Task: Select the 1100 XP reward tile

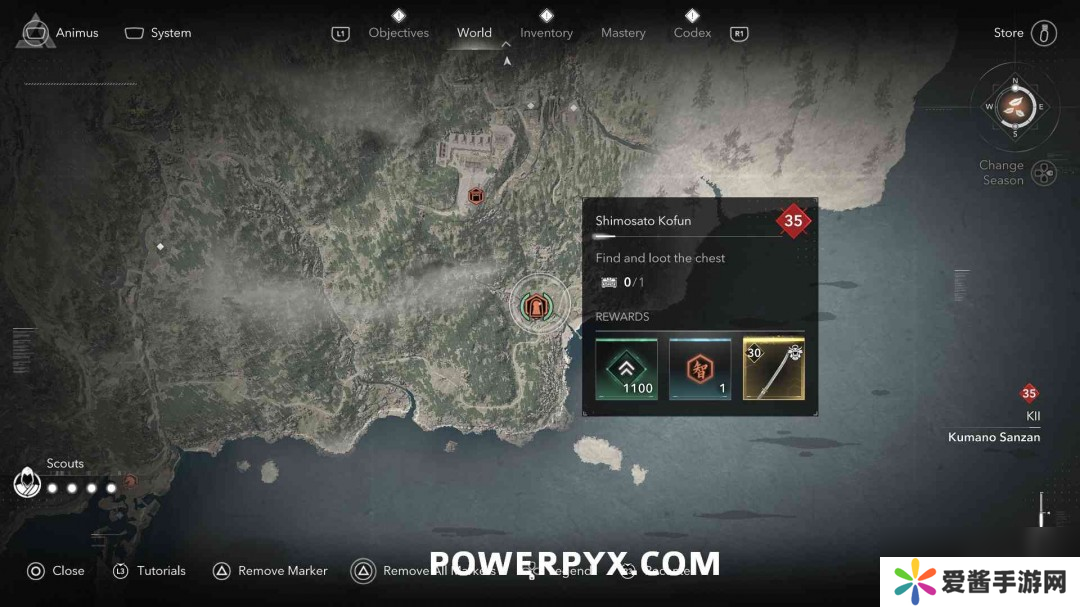Action: pyautogui.click(x=626, y=368)
